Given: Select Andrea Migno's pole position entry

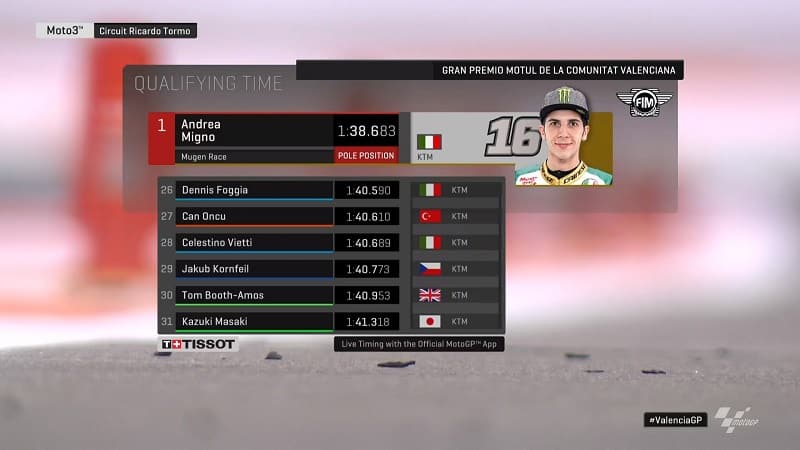Looking at the screenshot, I should pos(273,139).
